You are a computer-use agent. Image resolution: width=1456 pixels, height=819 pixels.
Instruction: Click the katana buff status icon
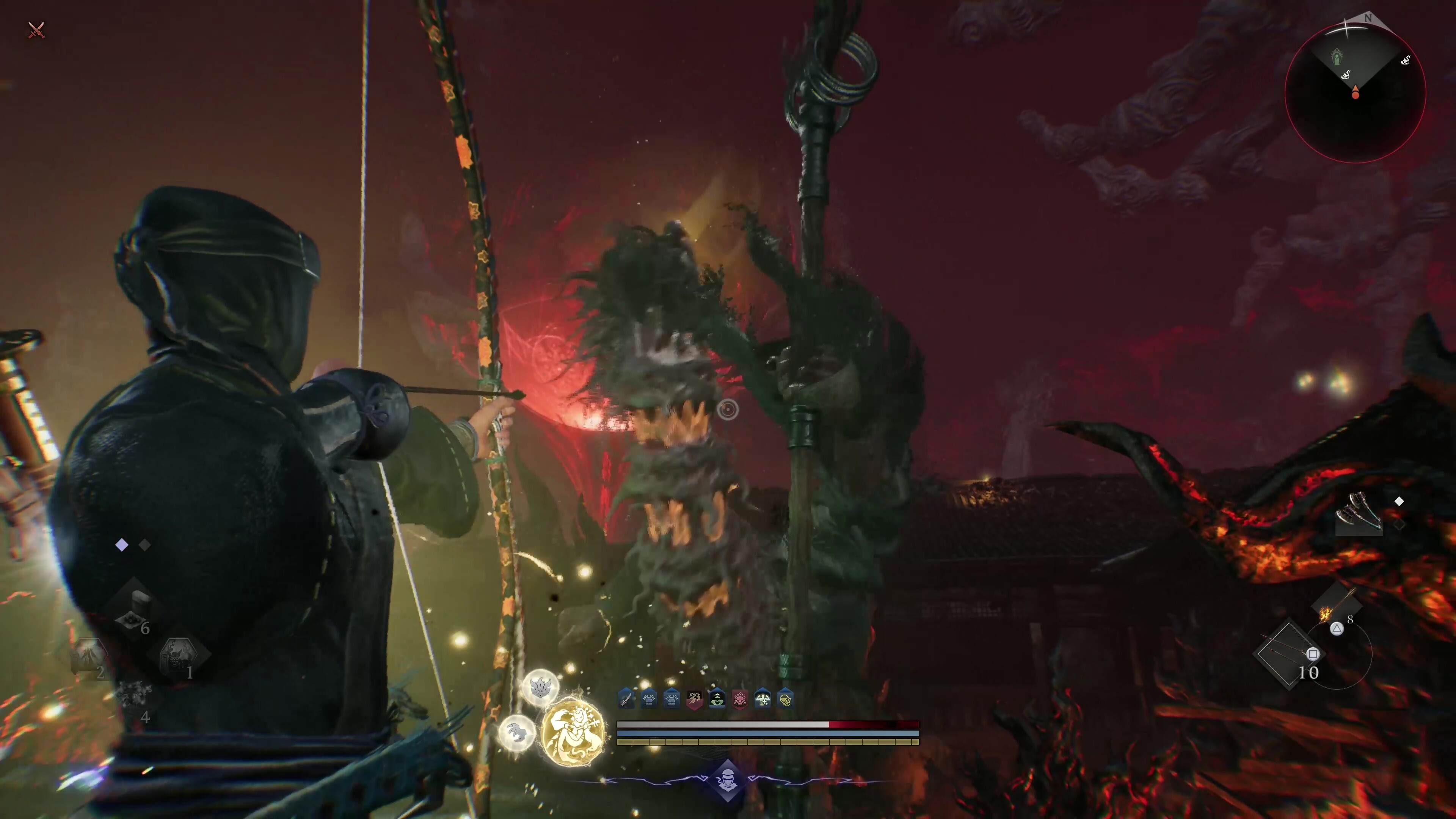click(626, 699)
